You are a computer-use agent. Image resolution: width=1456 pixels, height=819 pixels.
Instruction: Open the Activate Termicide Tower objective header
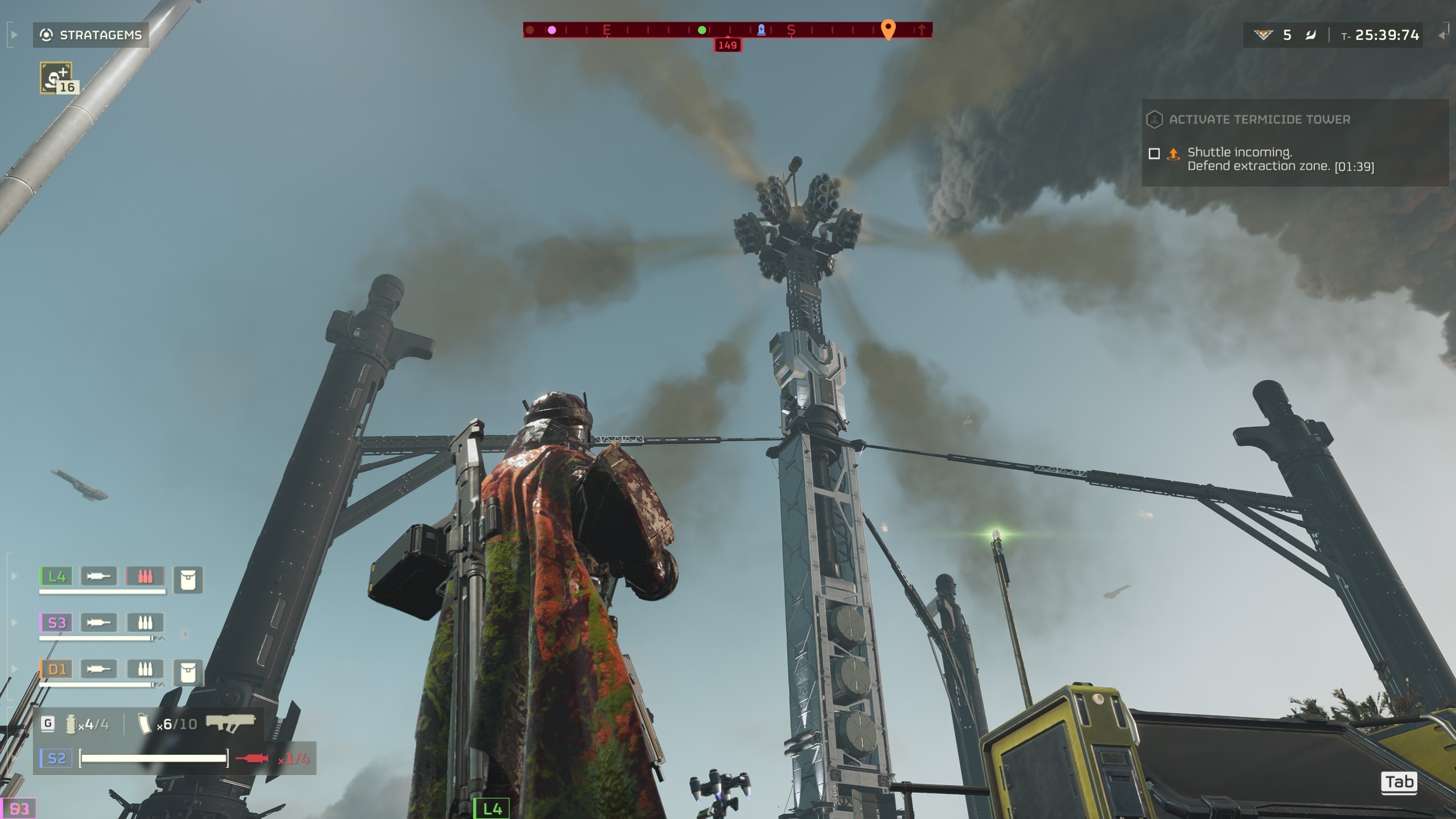click(1259, 120)
